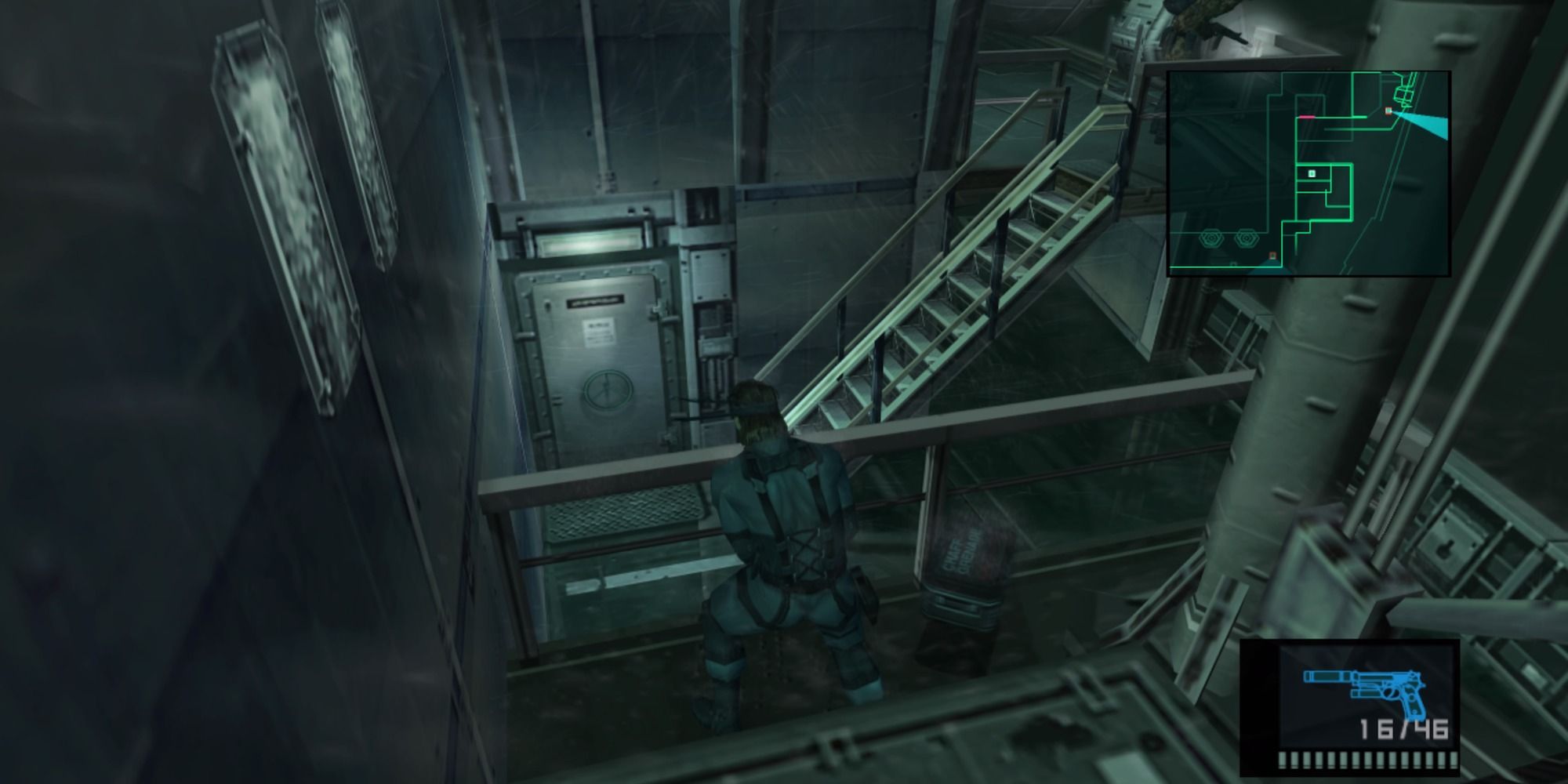
Task: Toggle the white warning sticker on the door
Action: coord(600,331)
